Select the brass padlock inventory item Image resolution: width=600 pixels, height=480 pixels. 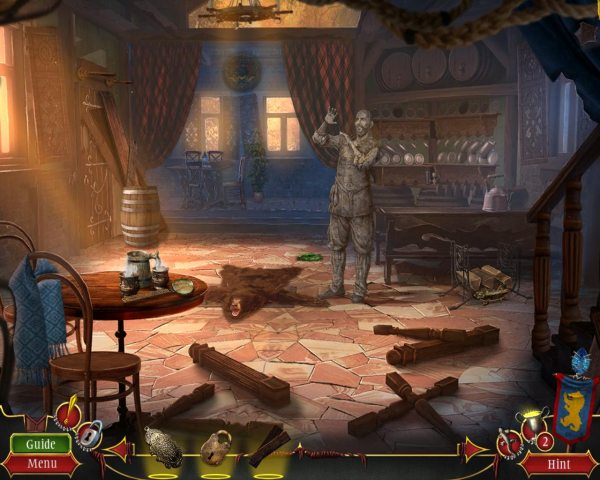click(x=215, y=447)
